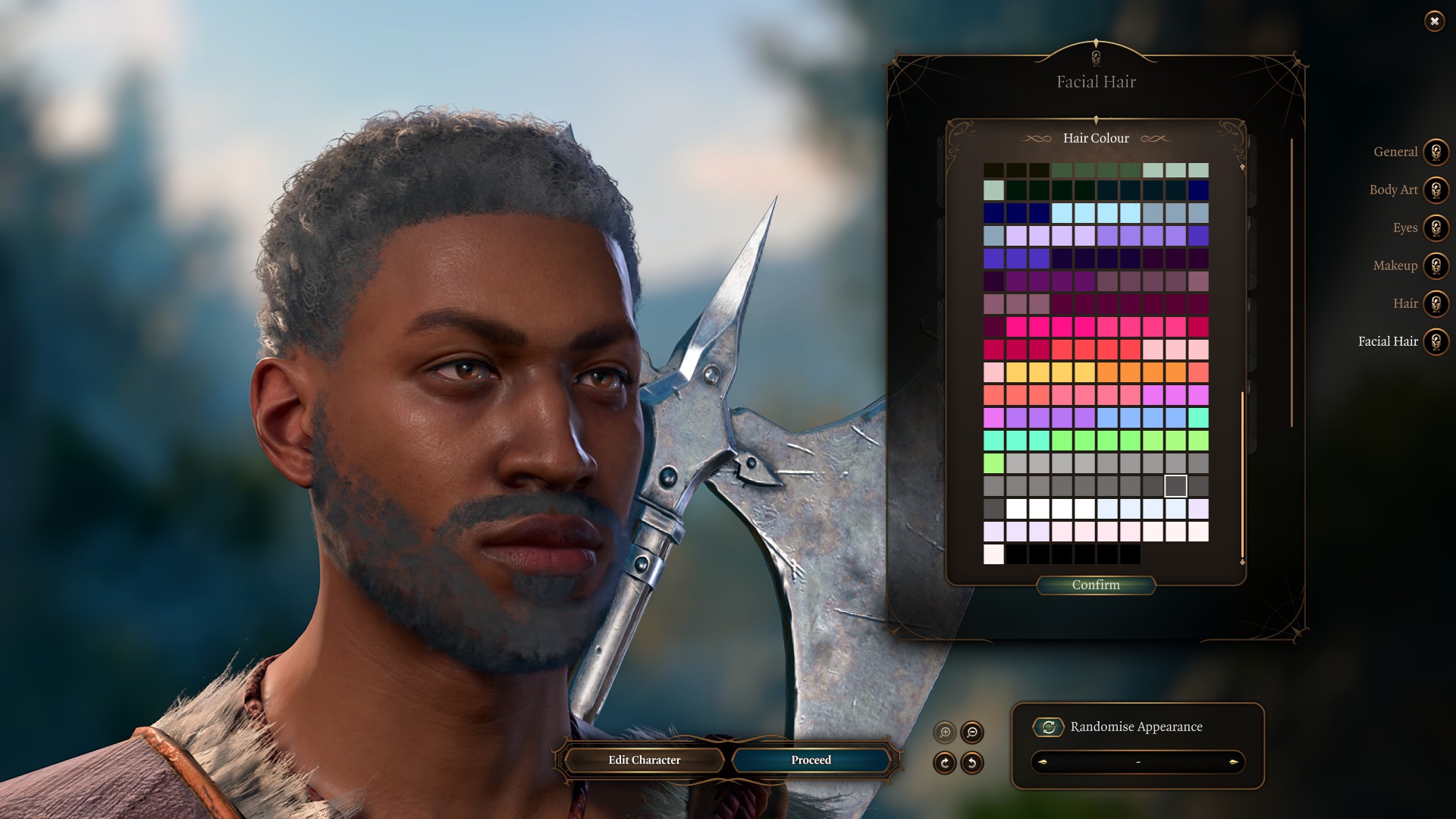Switch to the Body Art tab
The width and height of the screenshot is (1456, 819).
pyautogui.click(x=1436, y=190)
